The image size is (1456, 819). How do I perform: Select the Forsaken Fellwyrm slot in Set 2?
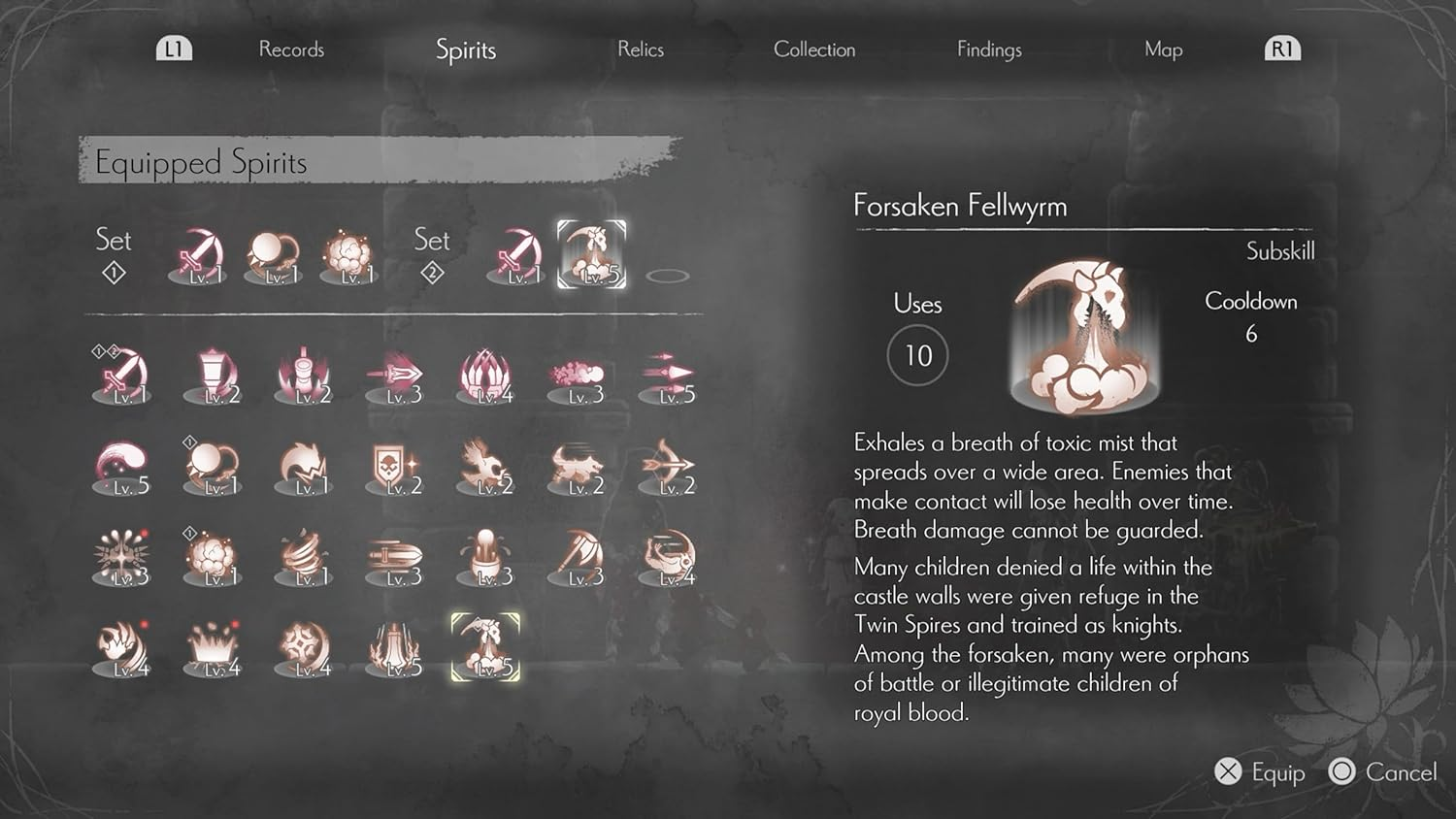591,255
